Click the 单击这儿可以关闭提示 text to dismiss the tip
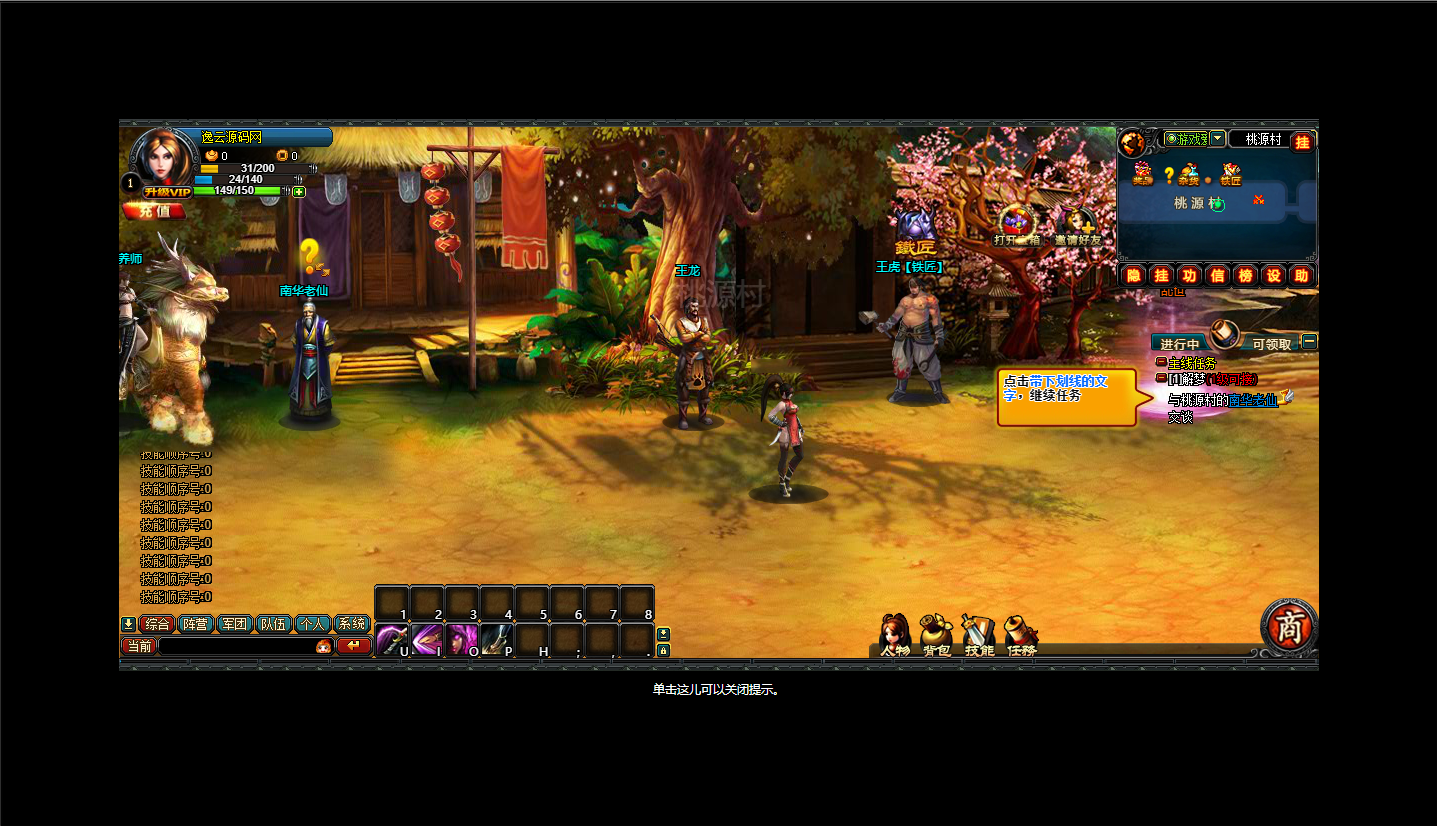The image size is (1437, 826). [715, 690]
